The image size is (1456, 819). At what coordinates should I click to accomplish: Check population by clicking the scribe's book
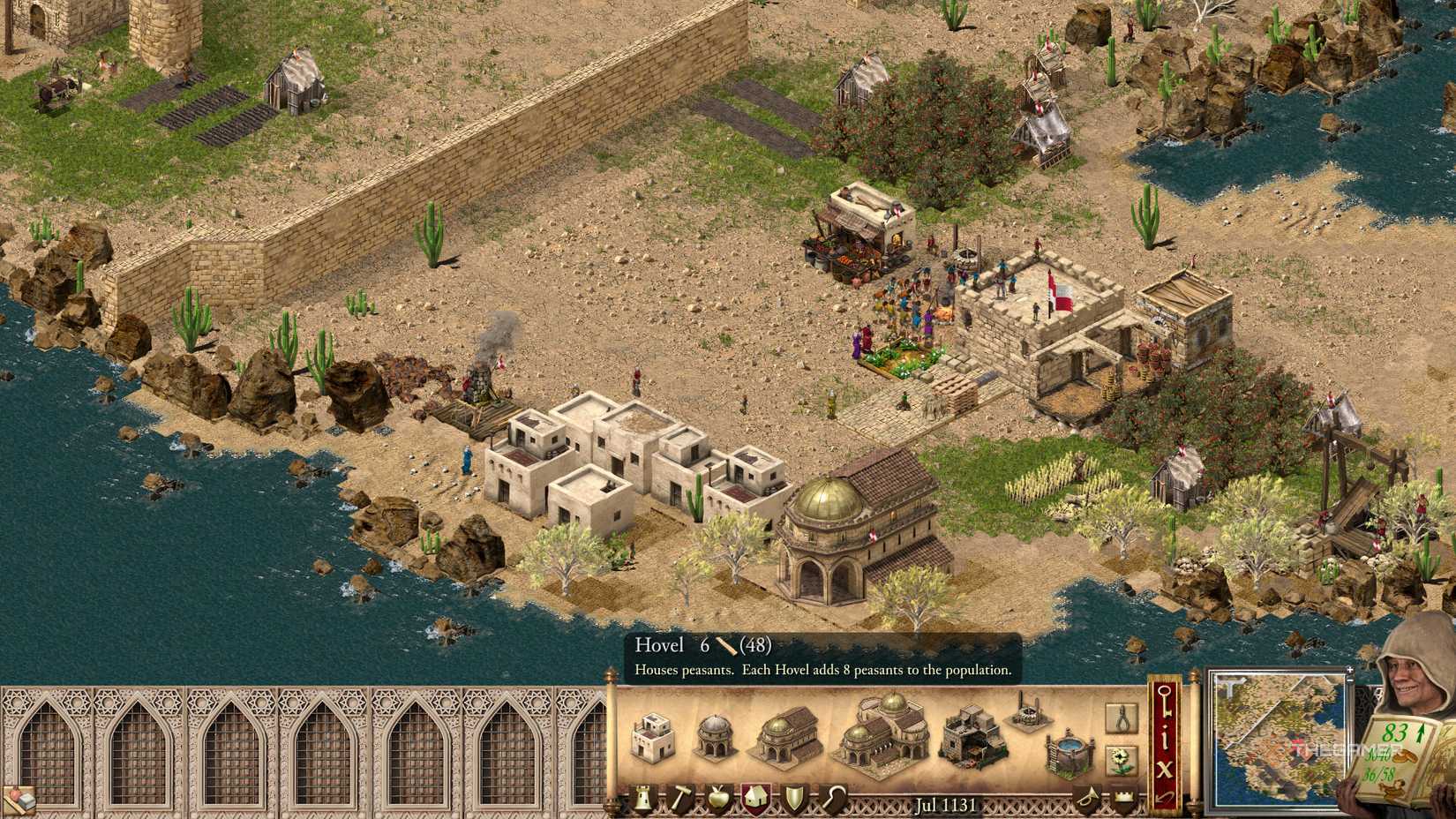pyautogui.click(x=1399, y=761)
